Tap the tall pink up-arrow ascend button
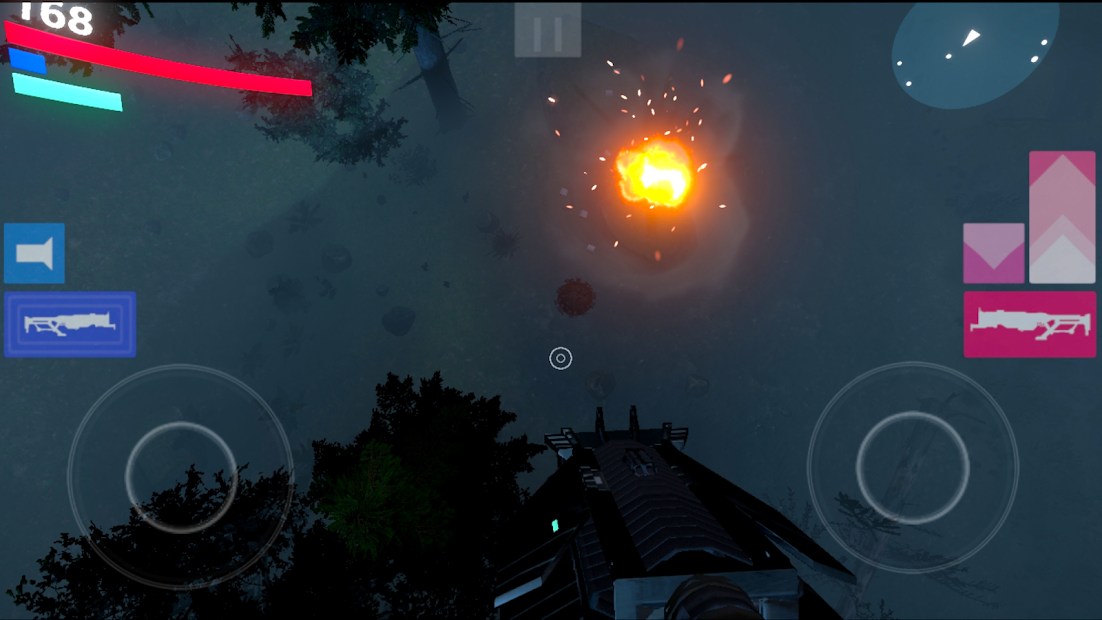 tap(1062, 216)
